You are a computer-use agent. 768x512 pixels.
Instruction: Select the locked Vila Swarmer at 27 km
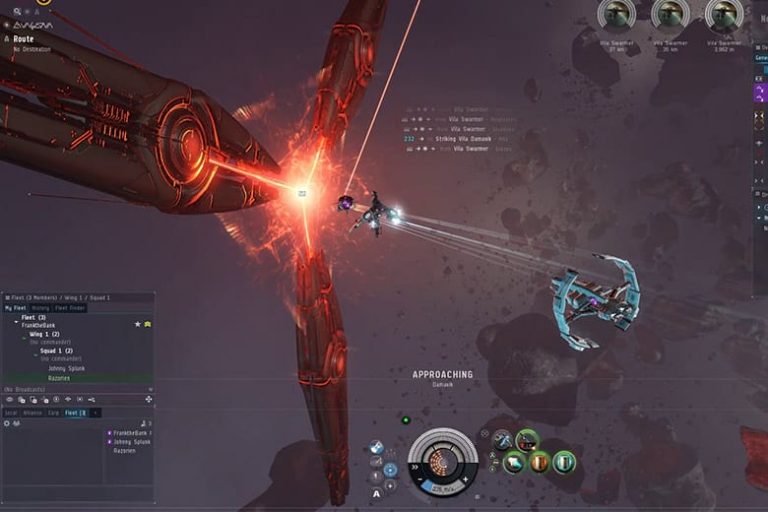(x=617, y=14)
